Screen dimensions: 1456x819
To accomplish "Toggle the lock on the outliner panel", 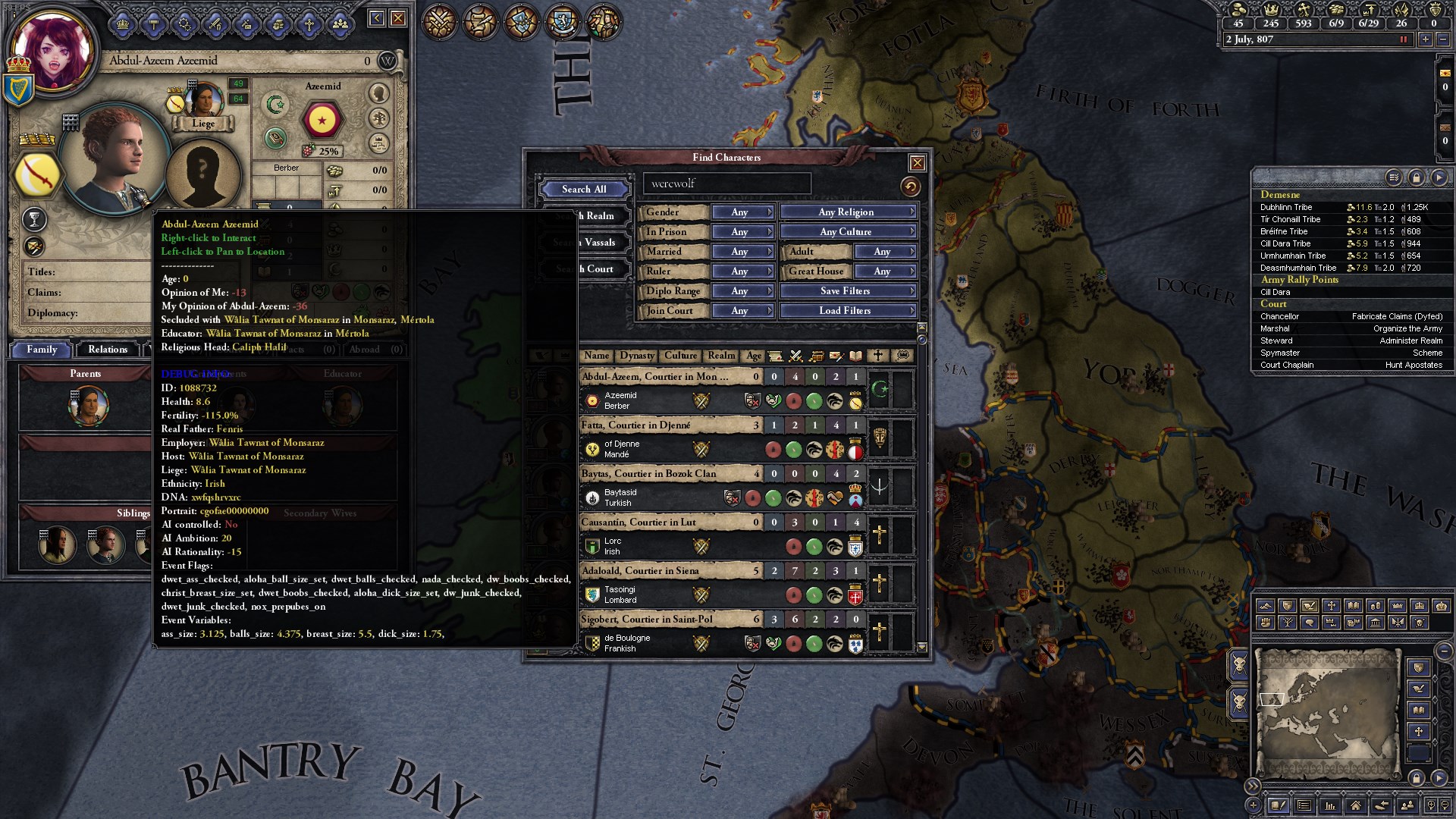I will click(x=1415, y=177).
